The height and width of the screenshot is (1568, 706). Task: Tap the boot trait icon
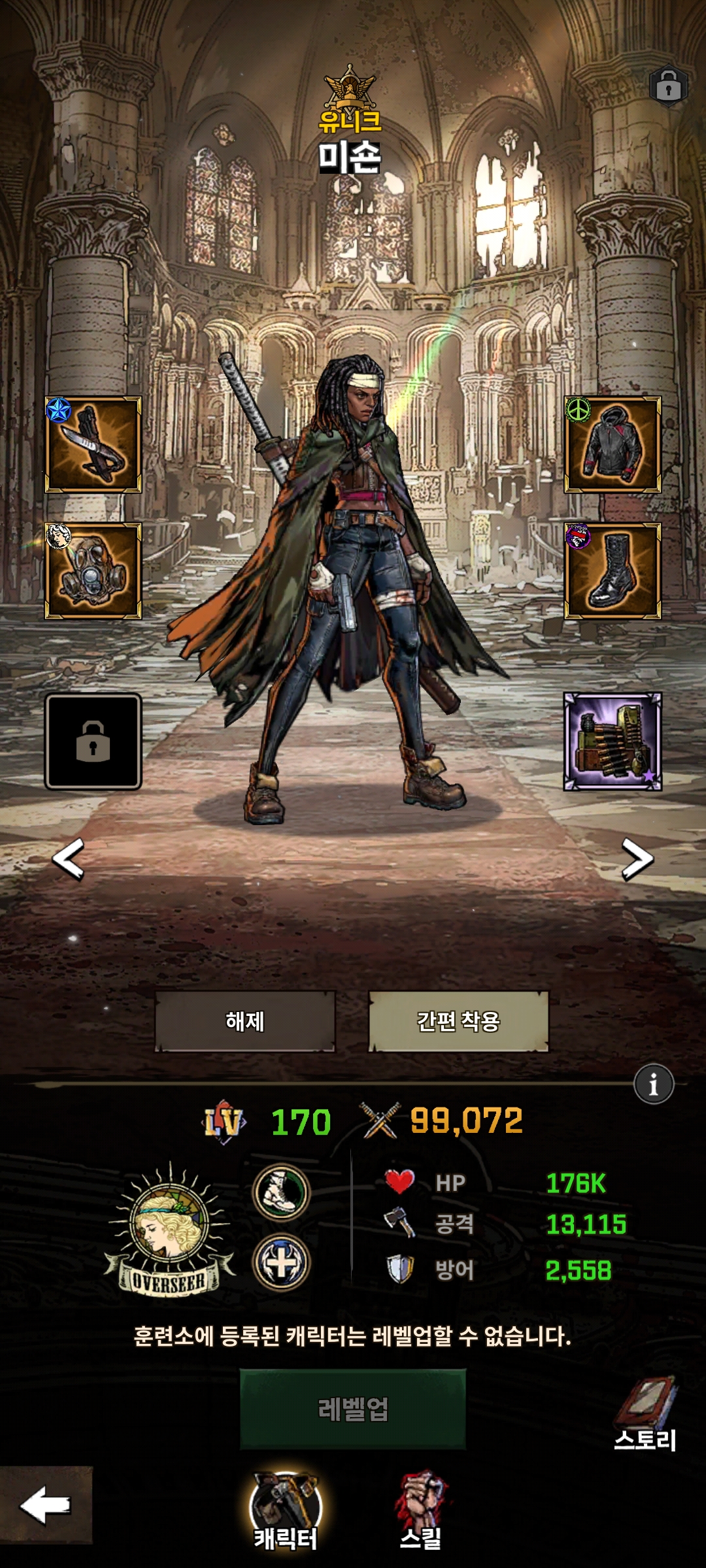pos(281,1192)
